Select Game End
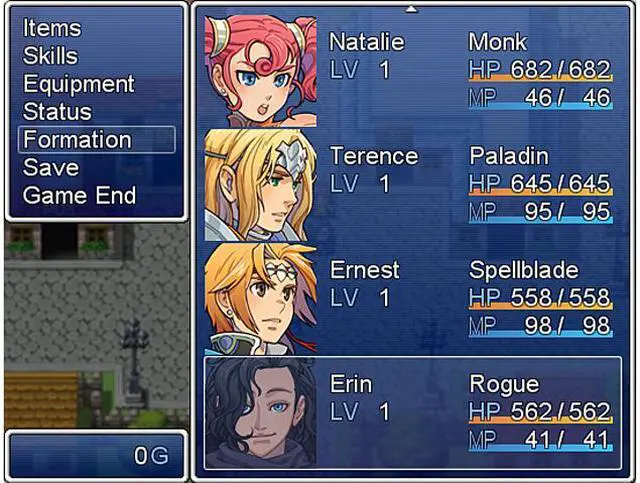Image resolution: width=640 pixels, height=483 pixels. [80, 196]
